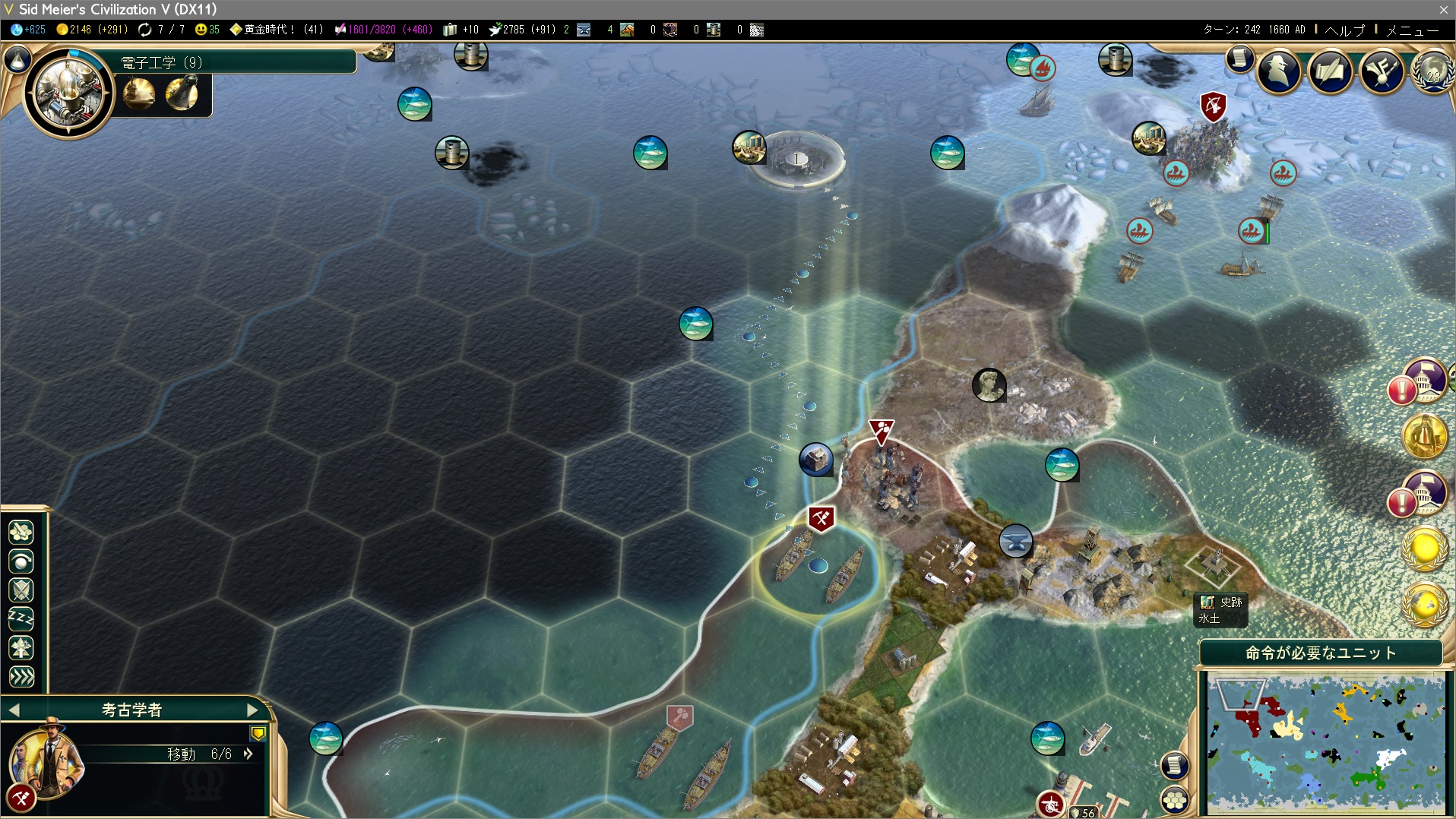The width and height of the screenshot is (1456, 819).
Task: Open the notification log scroll icon
Action: click(1239, 58)
